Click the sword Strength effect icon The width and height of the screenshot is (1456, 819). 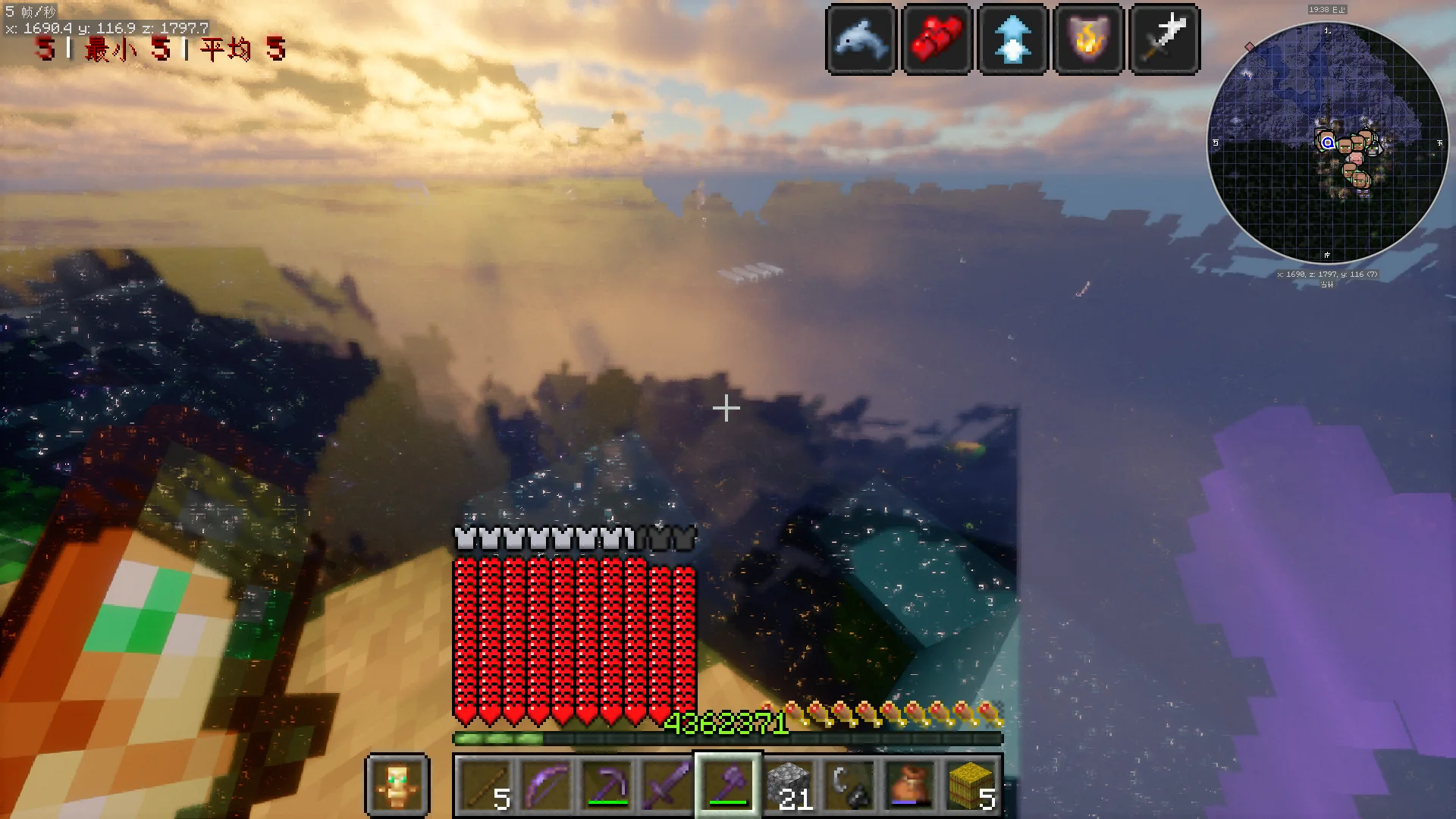[x=1164, y=39]
